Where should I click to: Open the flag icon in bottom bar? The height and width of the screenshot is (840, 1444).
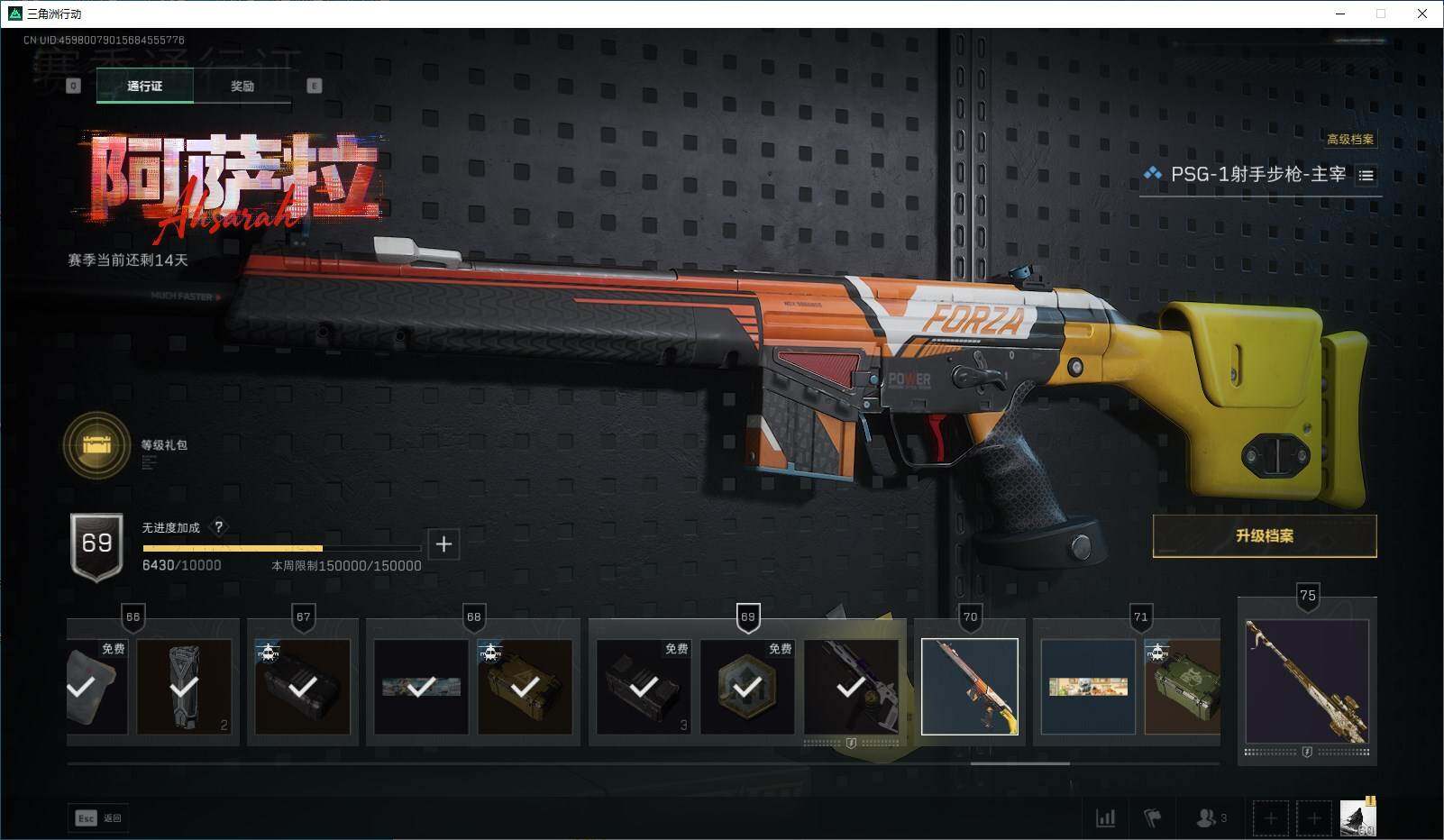(x=1152, y=818)
